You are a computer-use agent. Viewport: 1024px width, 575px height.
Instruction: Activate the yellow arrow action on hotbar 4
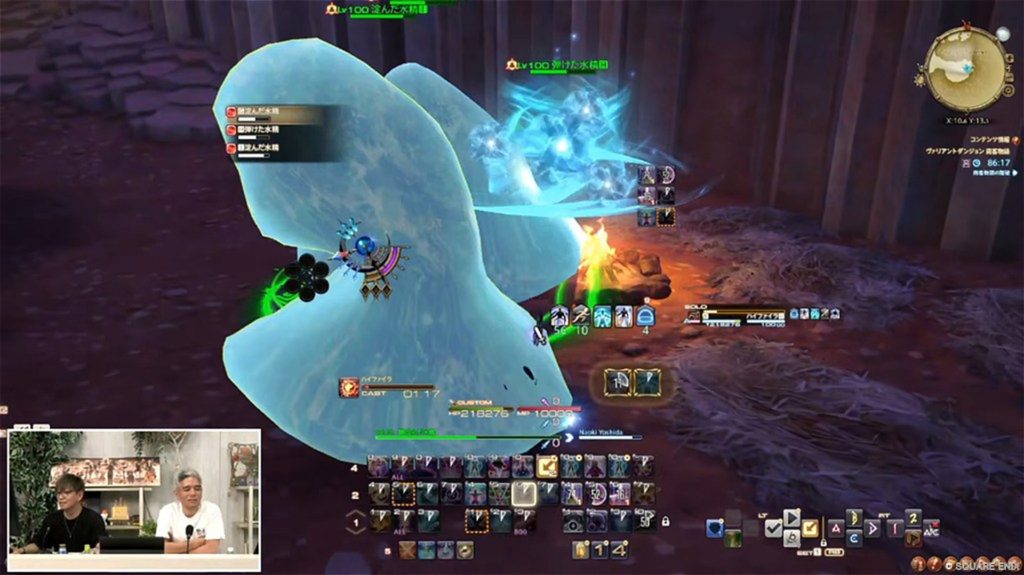click(547, 466)
